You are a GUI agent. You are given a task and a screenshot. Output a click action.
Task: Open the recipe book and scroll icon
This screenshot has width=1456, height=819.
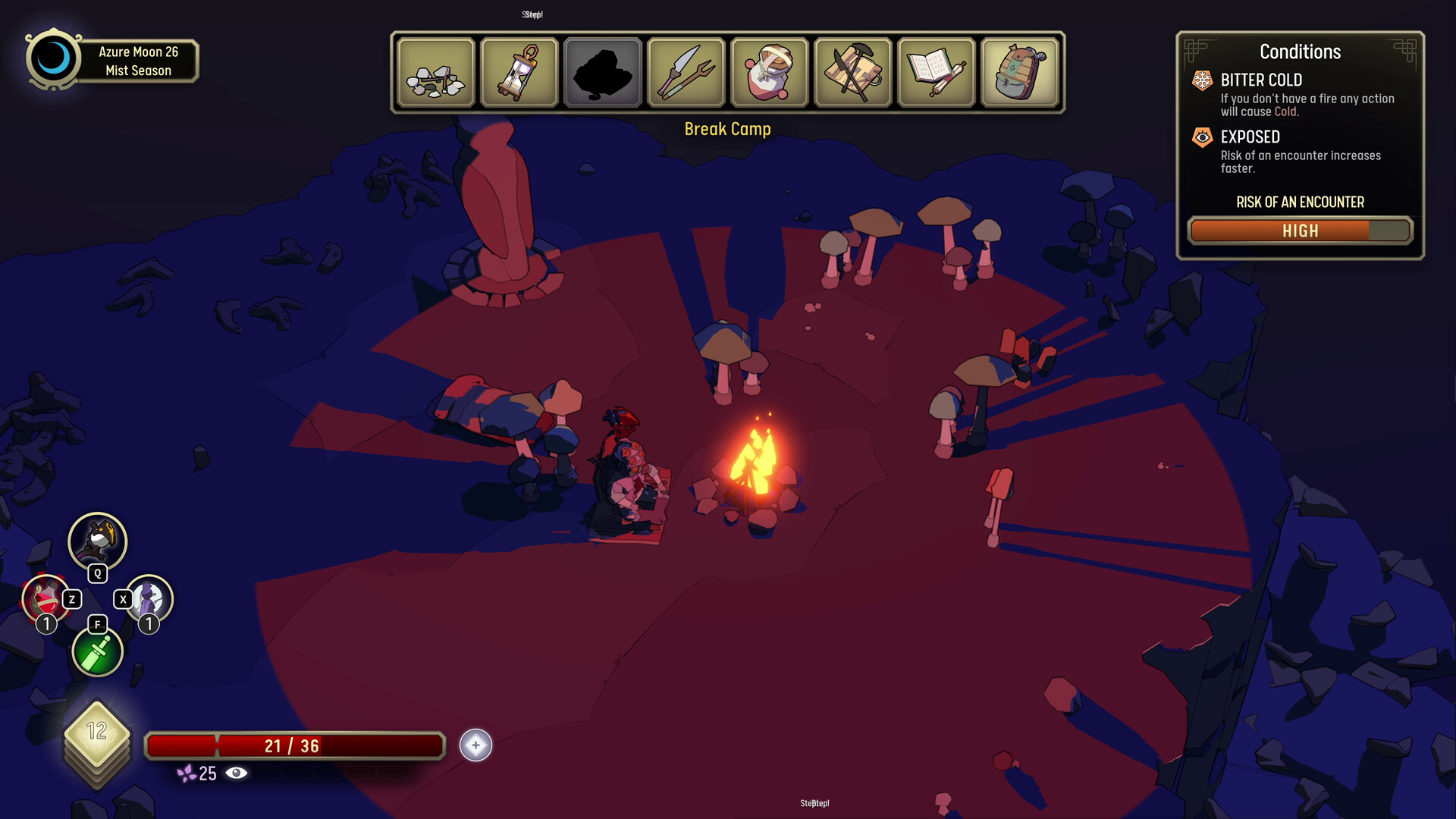click(x=936, y=72)
